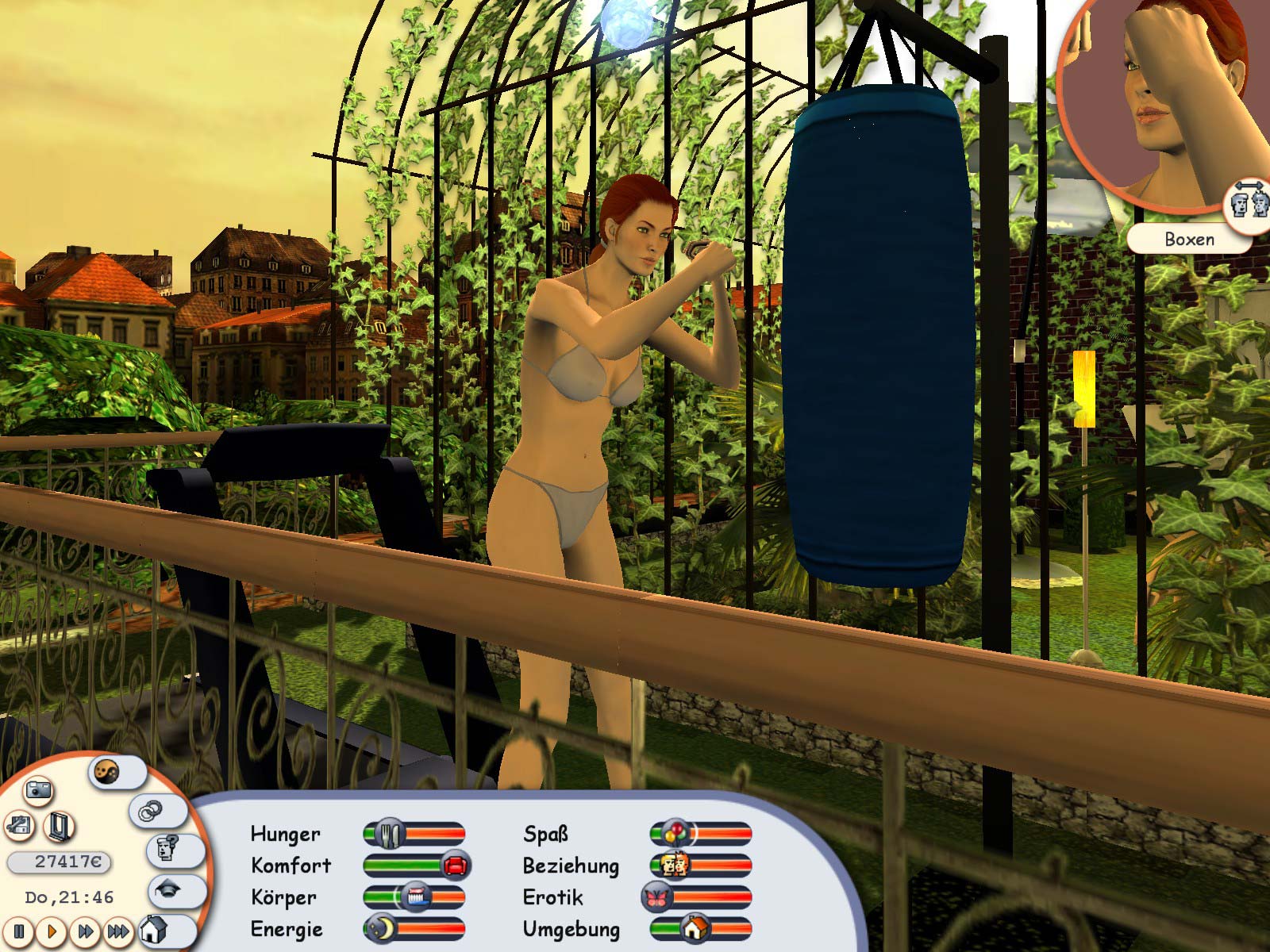Pause the game with the pause button
The image size is (1270, 952).
coord(18,933)
